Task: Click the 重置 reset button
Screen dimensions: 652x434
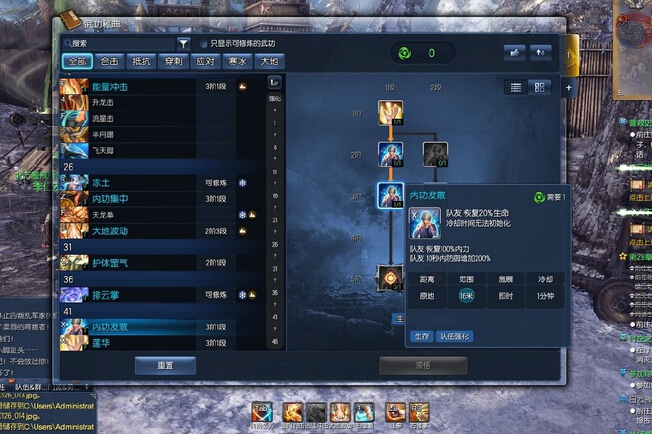Action: pyautogui.click(x=165, y=365)
